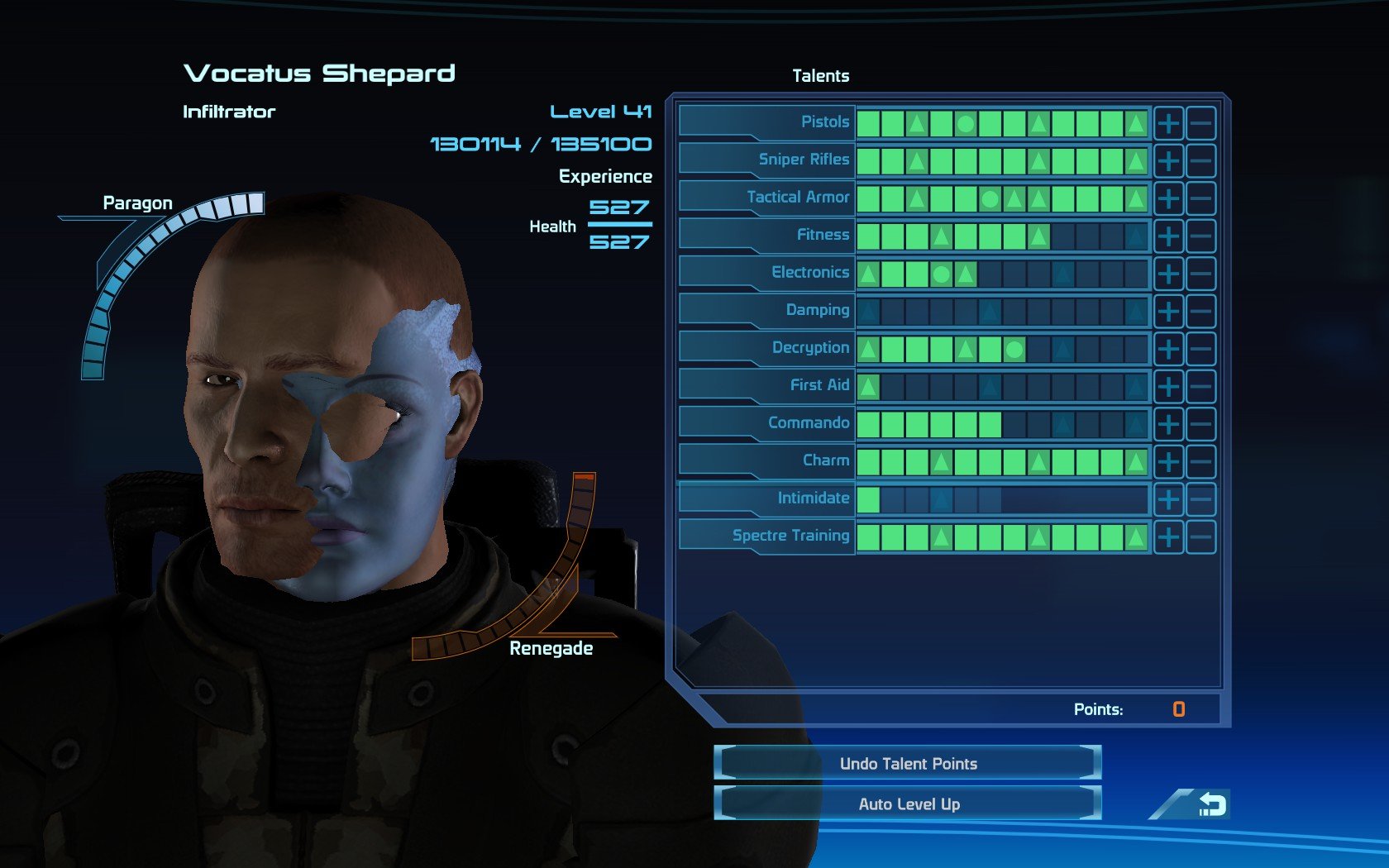Remove a point from Sniper Rifles
This screenshot has width=1389, height=868.
[1200, 161]
